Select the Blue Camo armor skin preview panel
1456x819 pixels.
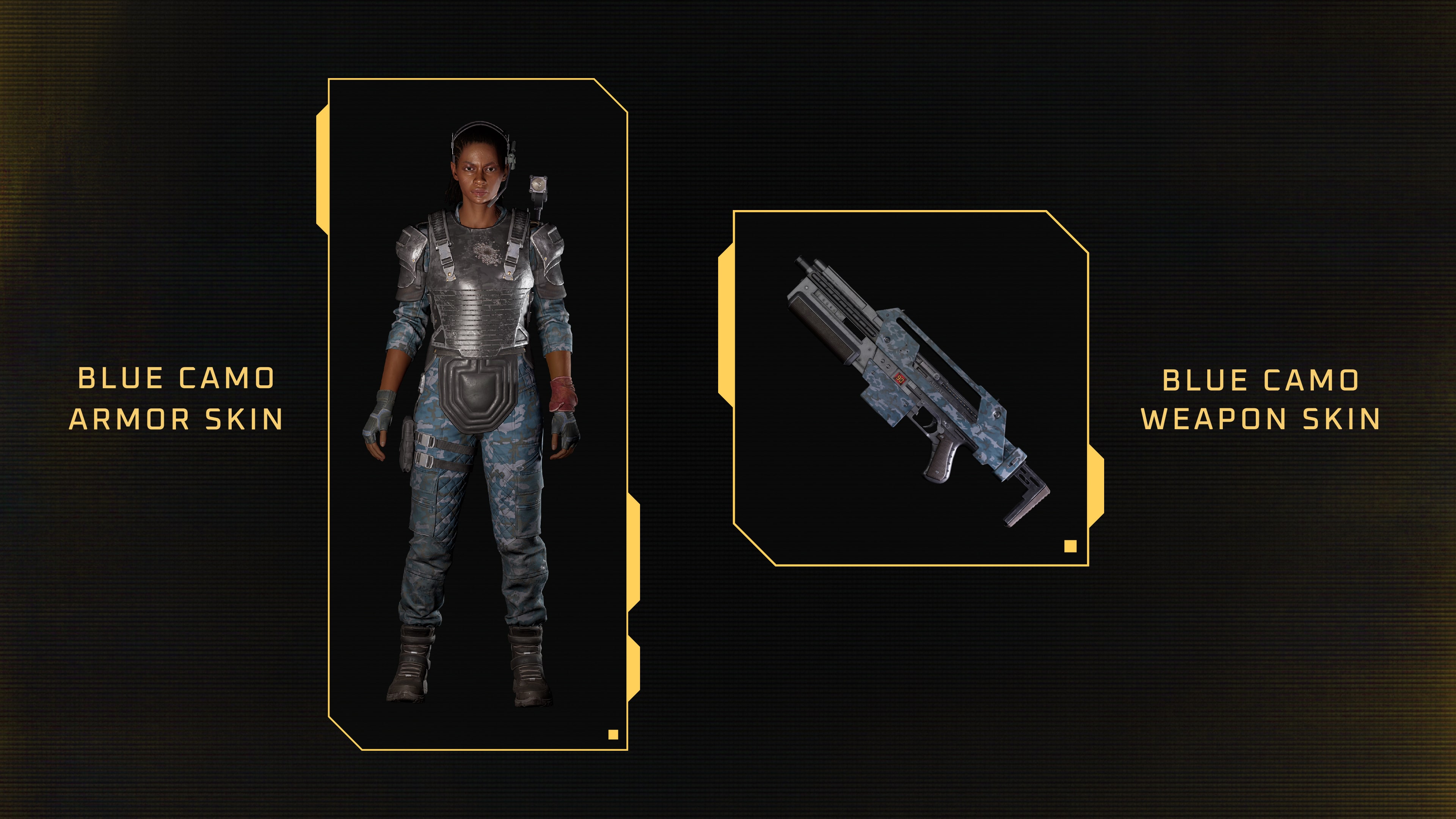[478, 414]
